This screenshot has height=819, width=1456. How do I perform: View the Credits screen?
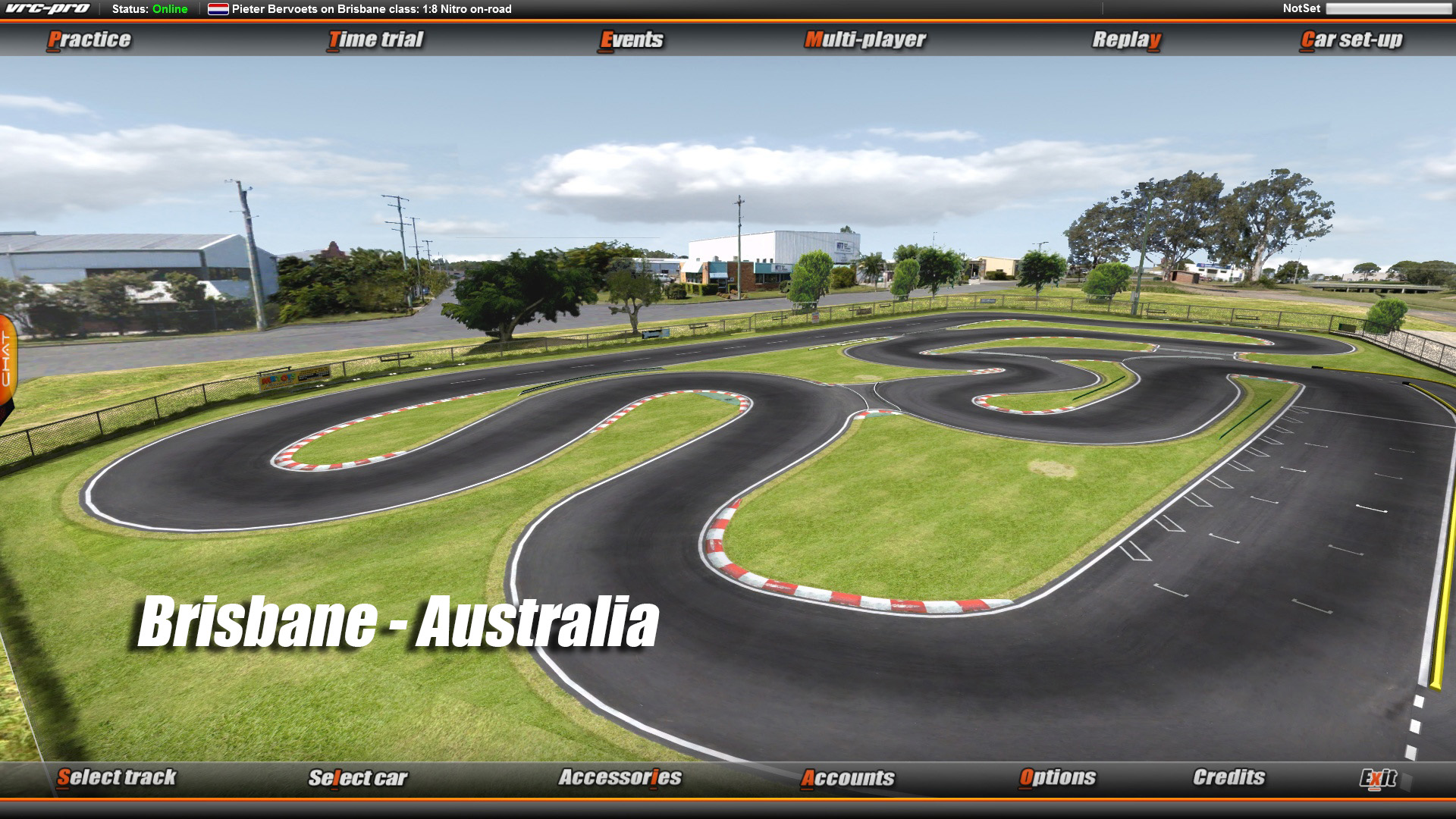(x=1228, y=778)
